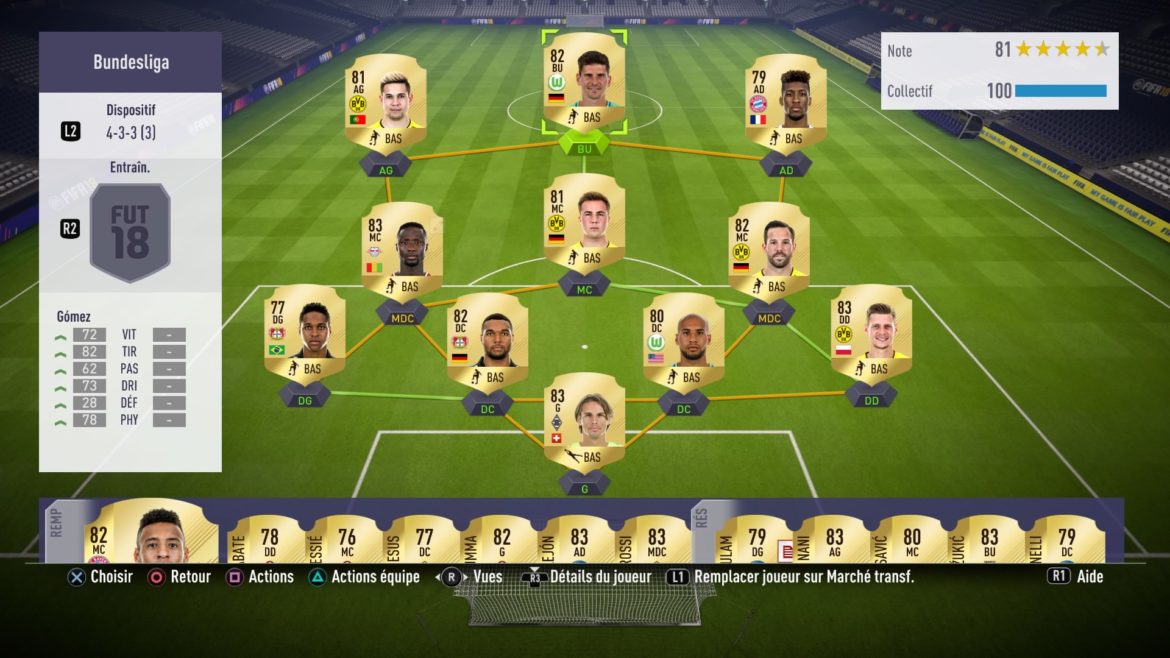The image size is (1170, 658).
Task: Select the 83 MDC bench card
Action: [656, 538]
